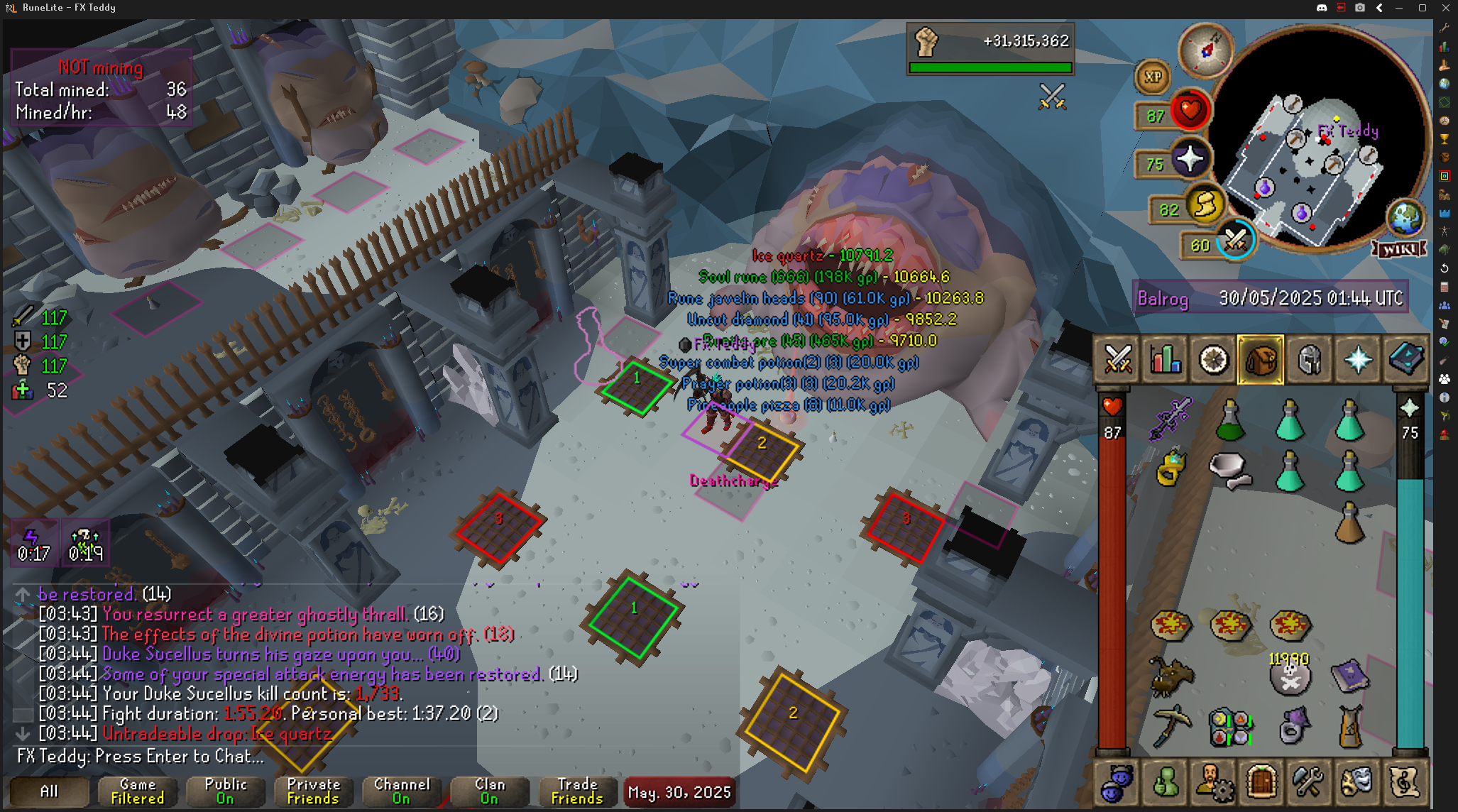Toggle the run energy orb
Screen dimensions: 1458x812
(1205, 207)
